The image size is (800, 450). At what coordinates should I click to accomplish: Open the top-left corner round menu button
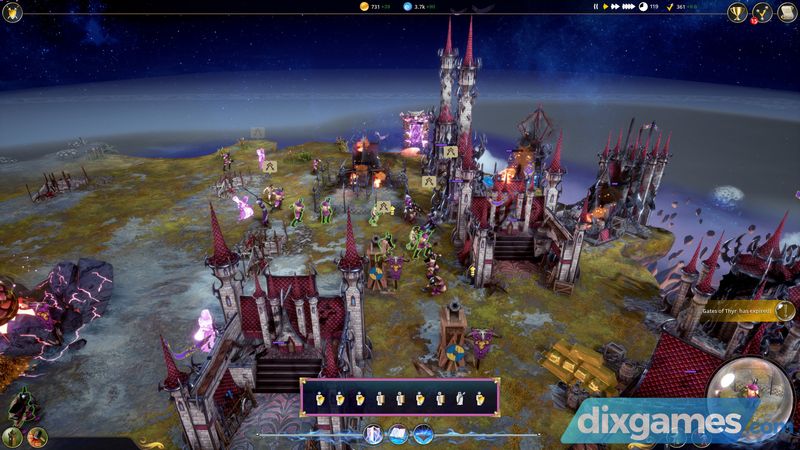pos(11,11)
